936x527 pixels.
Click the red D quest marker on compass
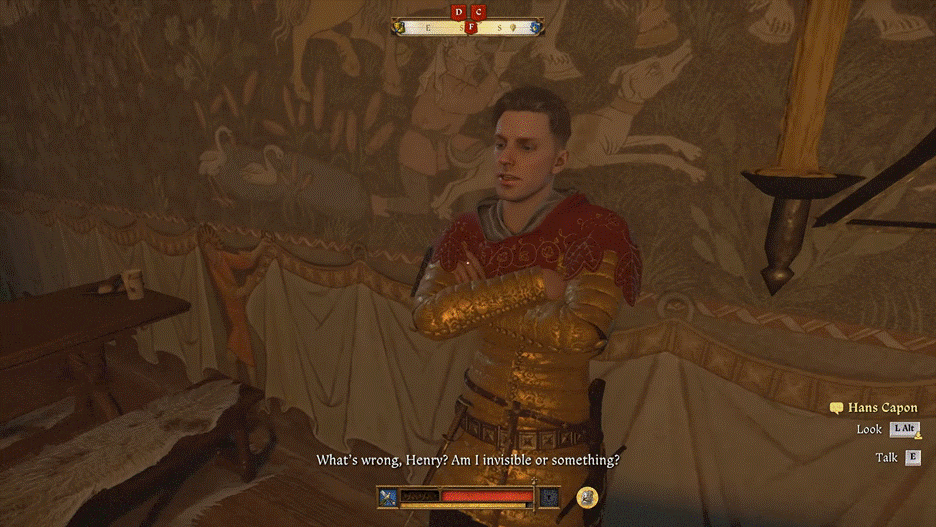tap(459, 12)
